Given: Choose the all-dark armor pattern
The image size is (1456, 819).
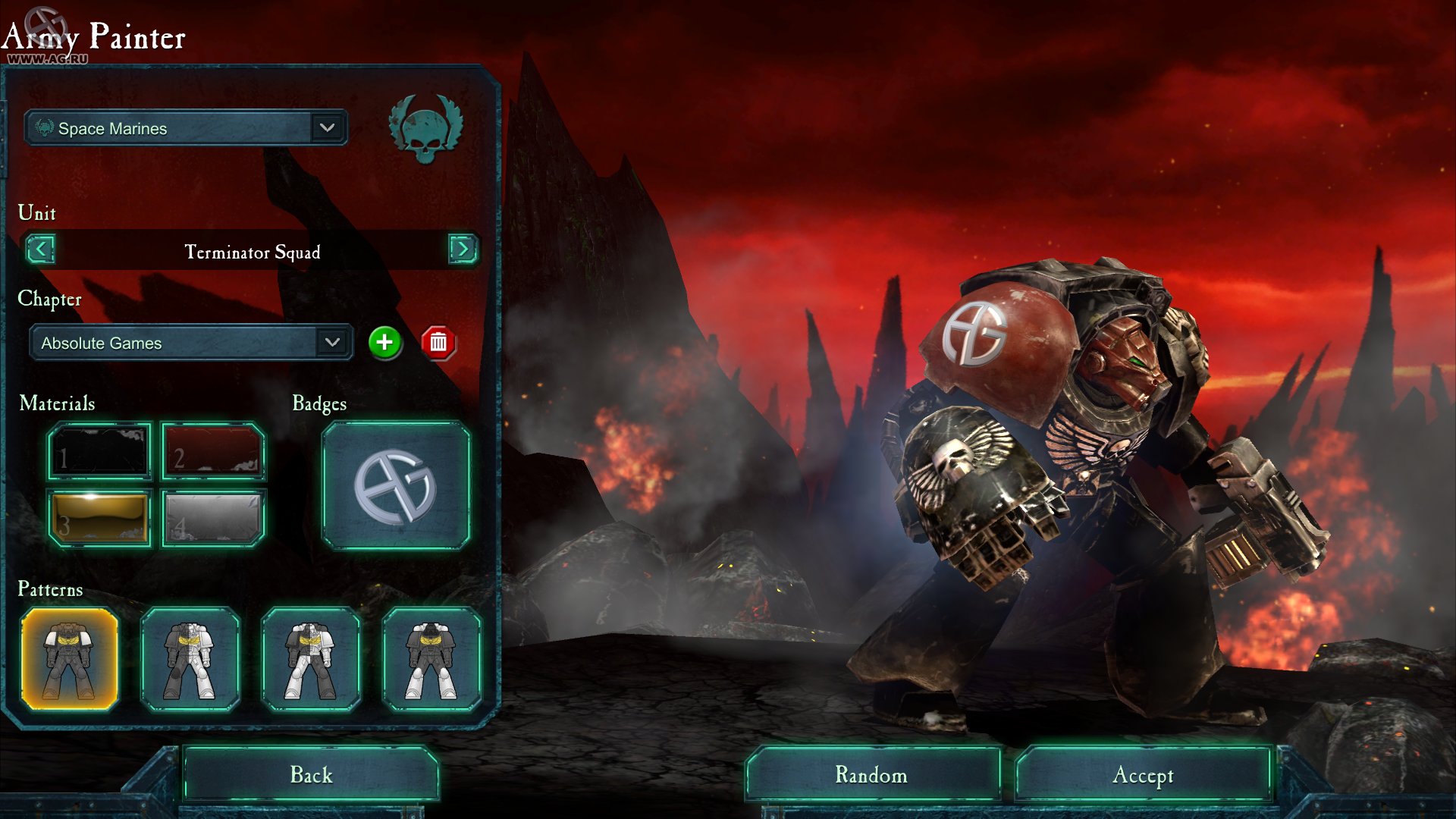Looking at the screenshot, I should tap(70, 660).
